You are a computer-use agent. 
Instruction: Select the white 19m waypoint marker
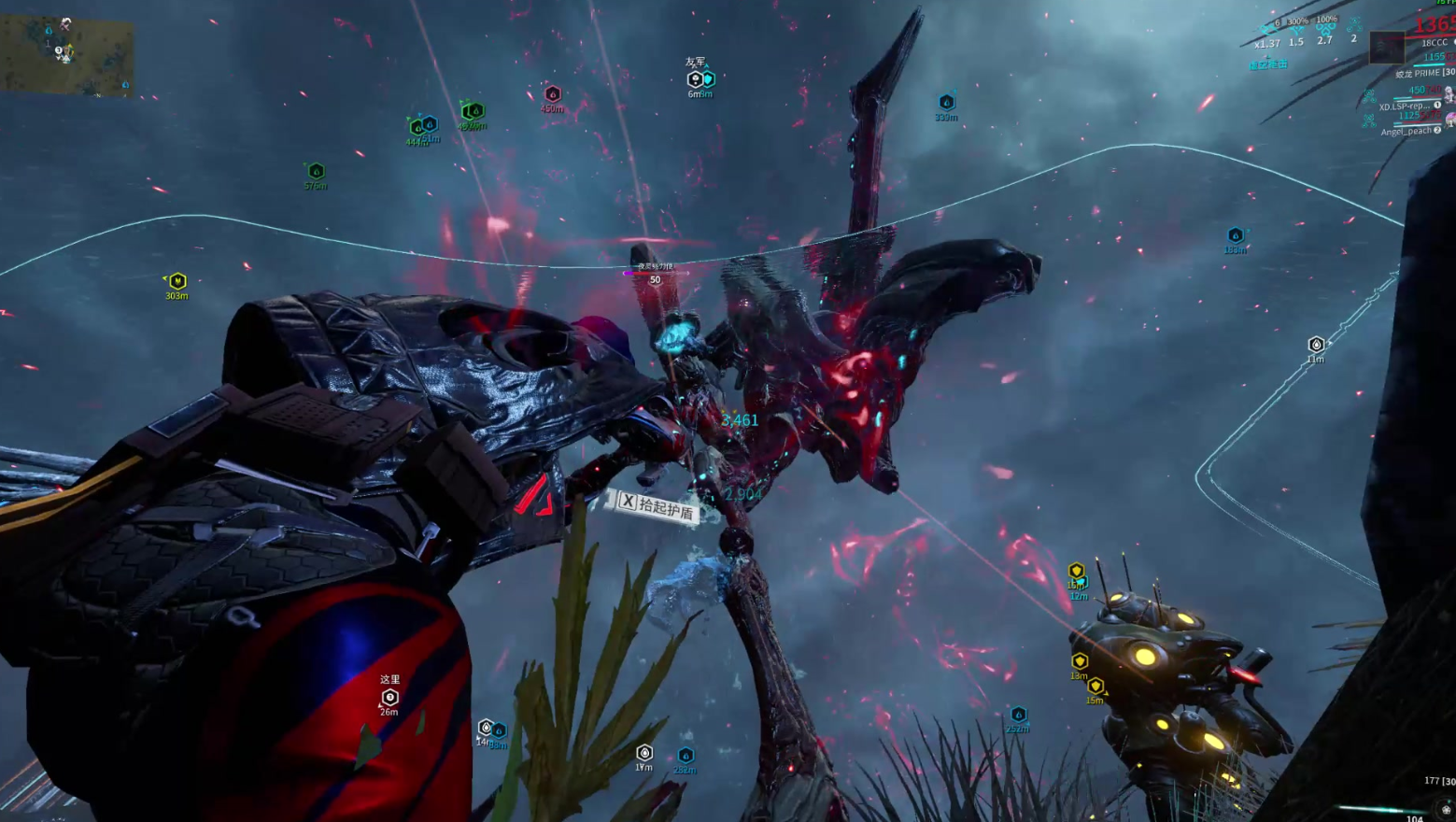(x=644, y=753)
